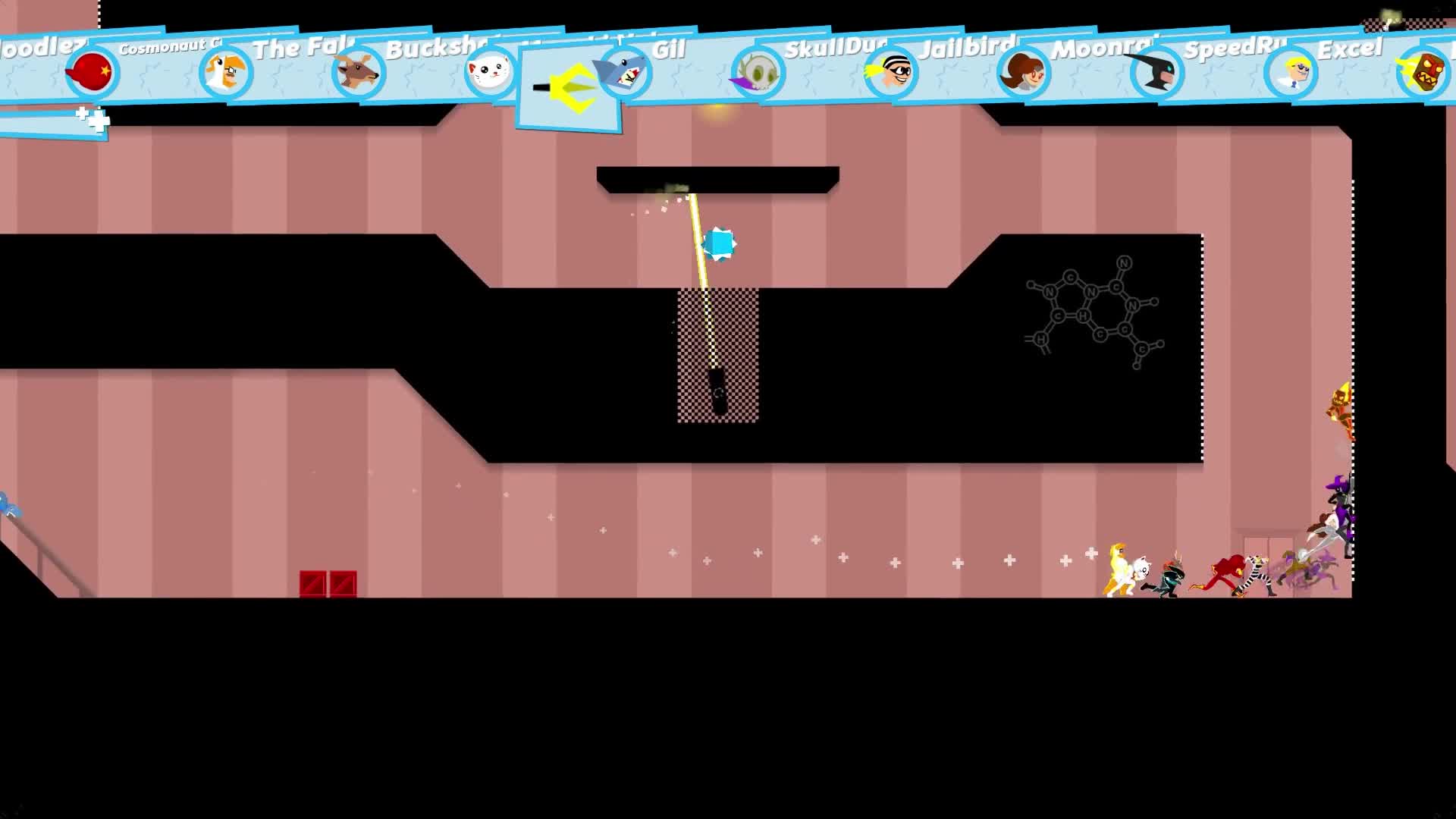The height and width of the screenshot is (819, 1456).
Task: Click Excel's scientist avatar icon
Action: pyautogui.click(x=1287, y=72)
